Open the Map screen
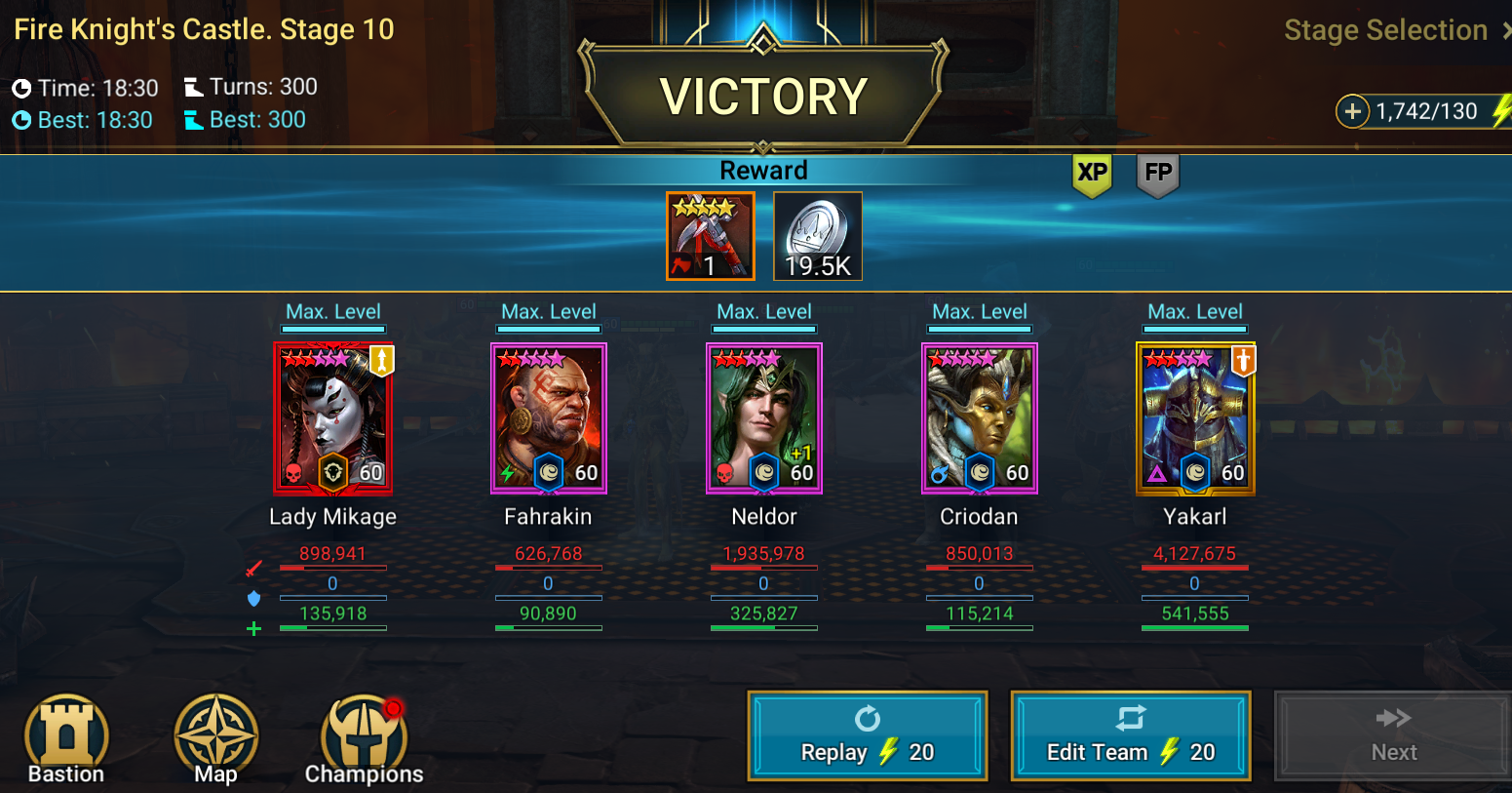This screenshot has width=1512, height=793. [215, 739]
